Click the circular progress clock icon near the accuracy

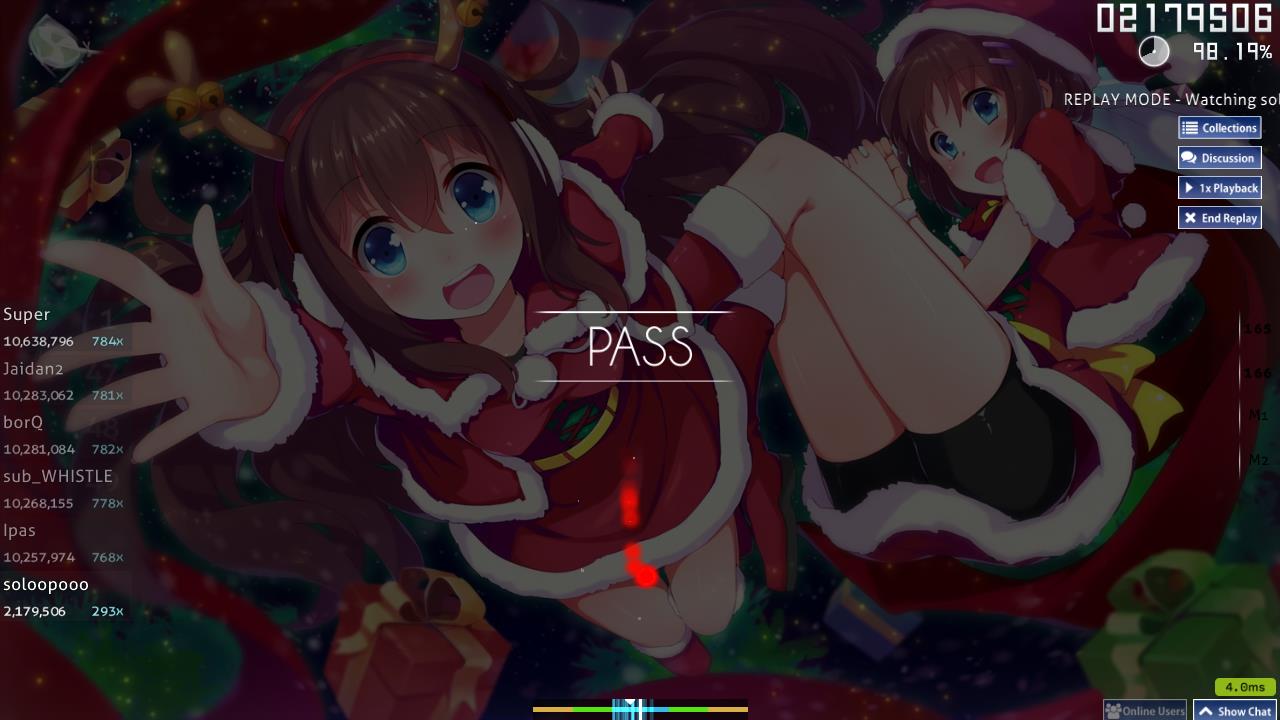pyautogui.click(x=1154, y=50)
